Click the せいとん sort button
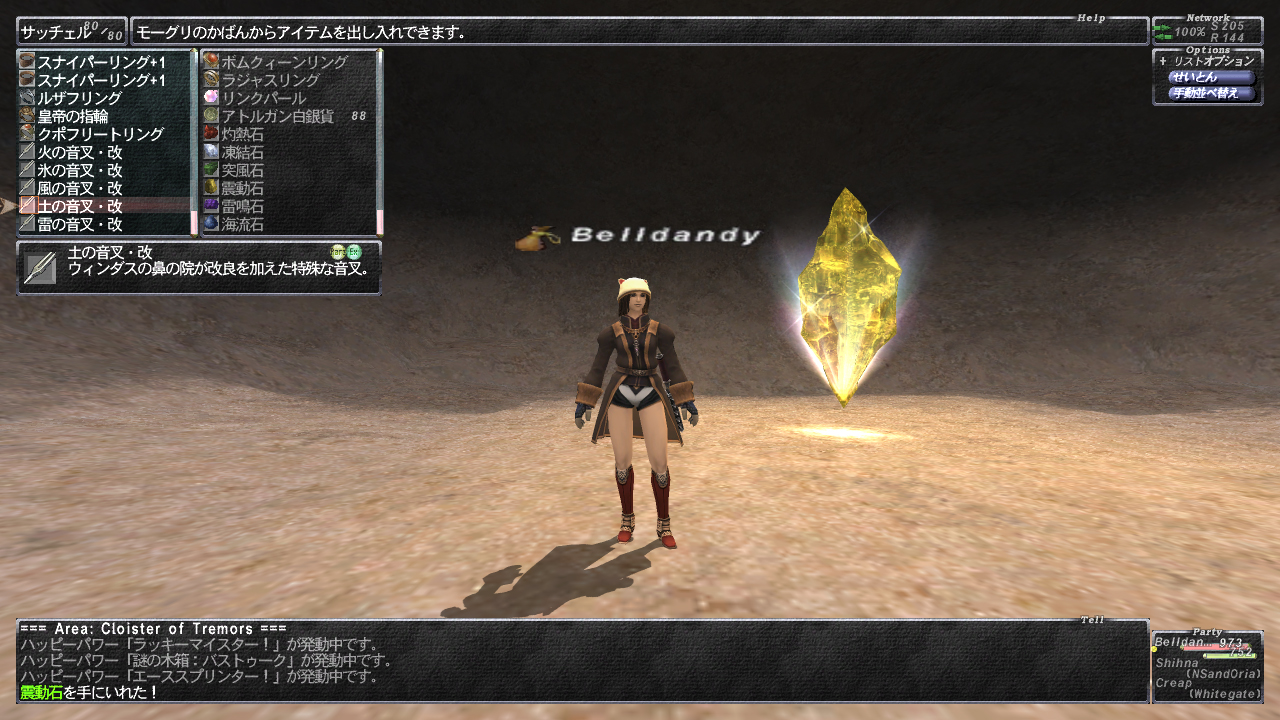 pyautogui.click(x=1210, y=77)
